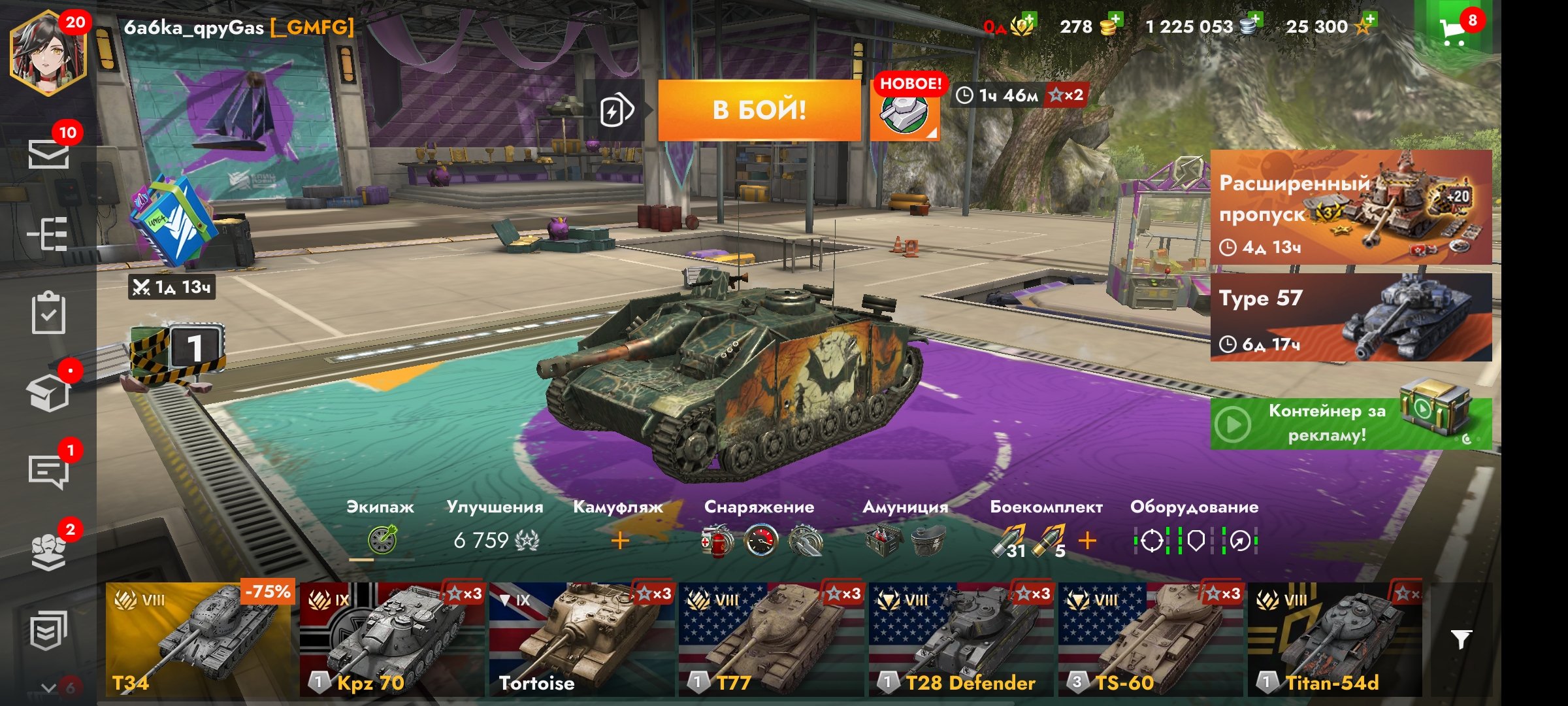The width and height of the screenshot is (1568, 706).
Task: Select the Kpz 70 tank card
Action: (391, 639)
